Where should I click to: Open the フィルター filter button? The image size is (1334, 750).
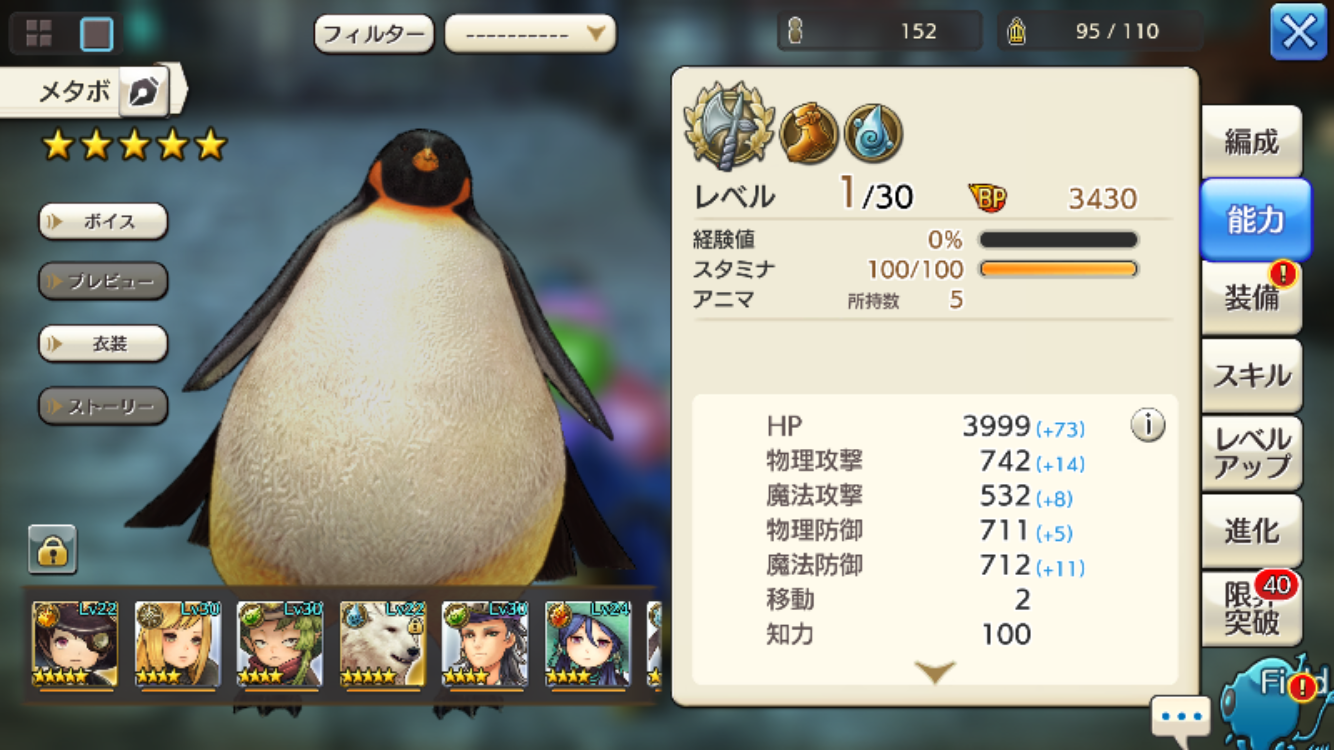(x=374, y=35)
